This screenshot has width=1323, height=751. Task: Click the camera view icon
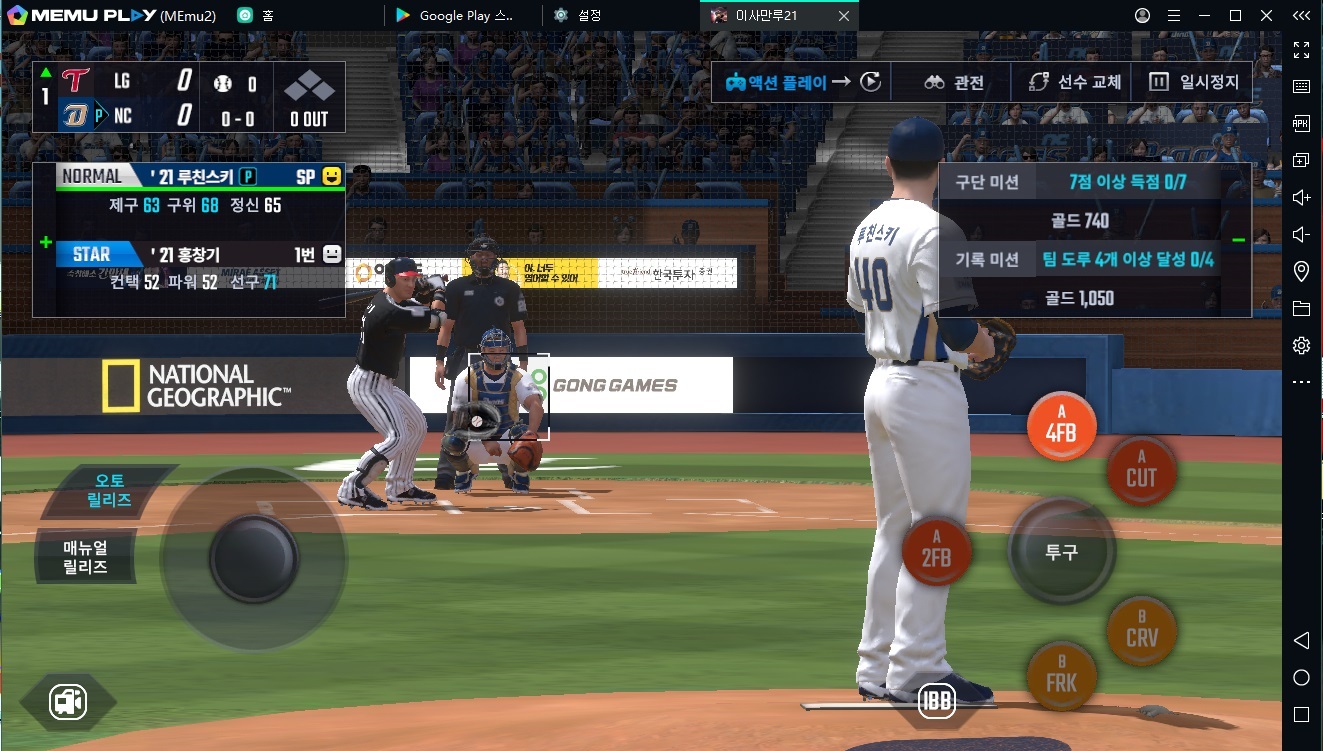[68, 702]
